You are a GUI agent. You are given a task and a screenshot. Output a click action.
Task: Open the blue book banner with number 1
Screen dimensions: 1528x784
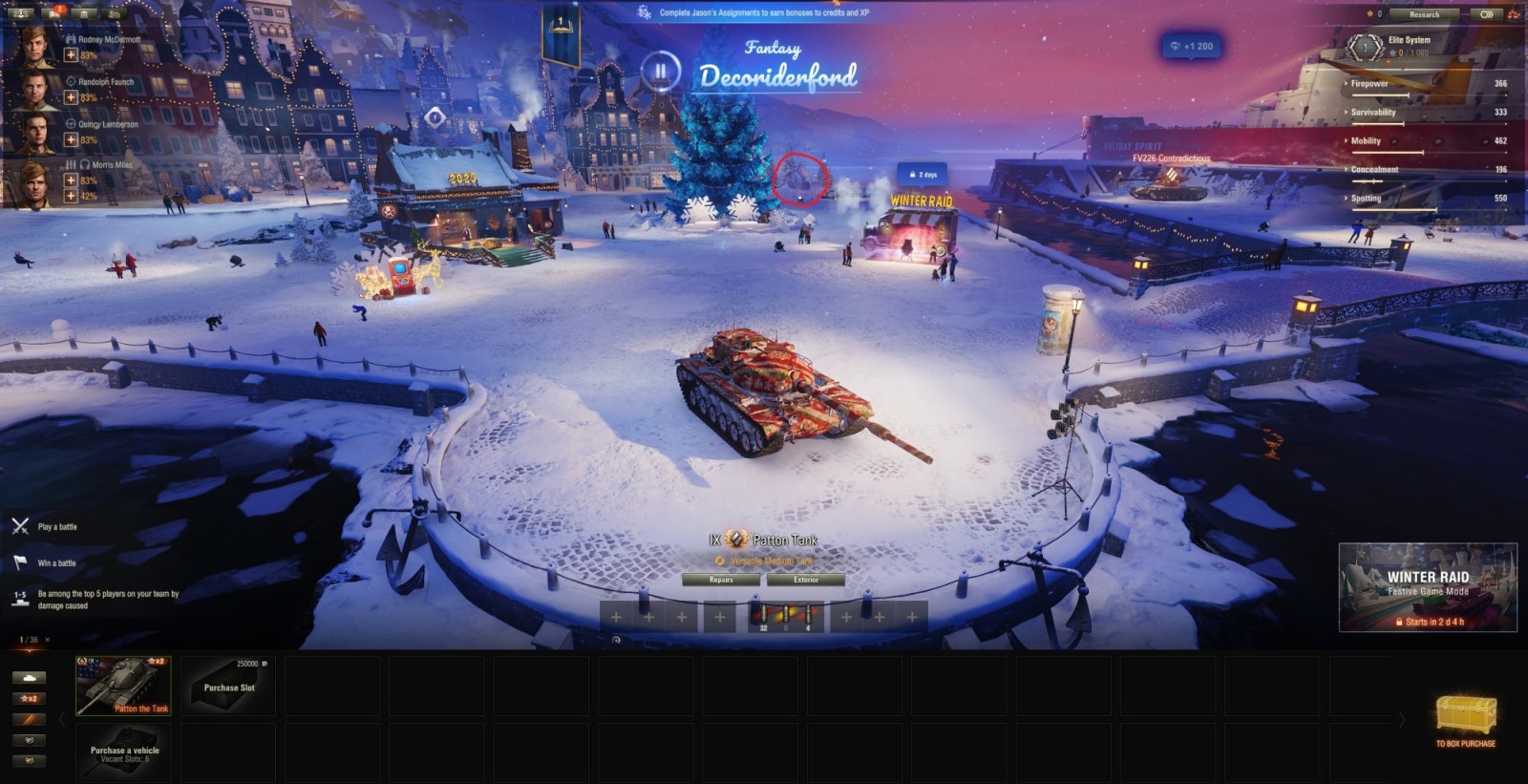pyautogui.click(x=561, y=35)
